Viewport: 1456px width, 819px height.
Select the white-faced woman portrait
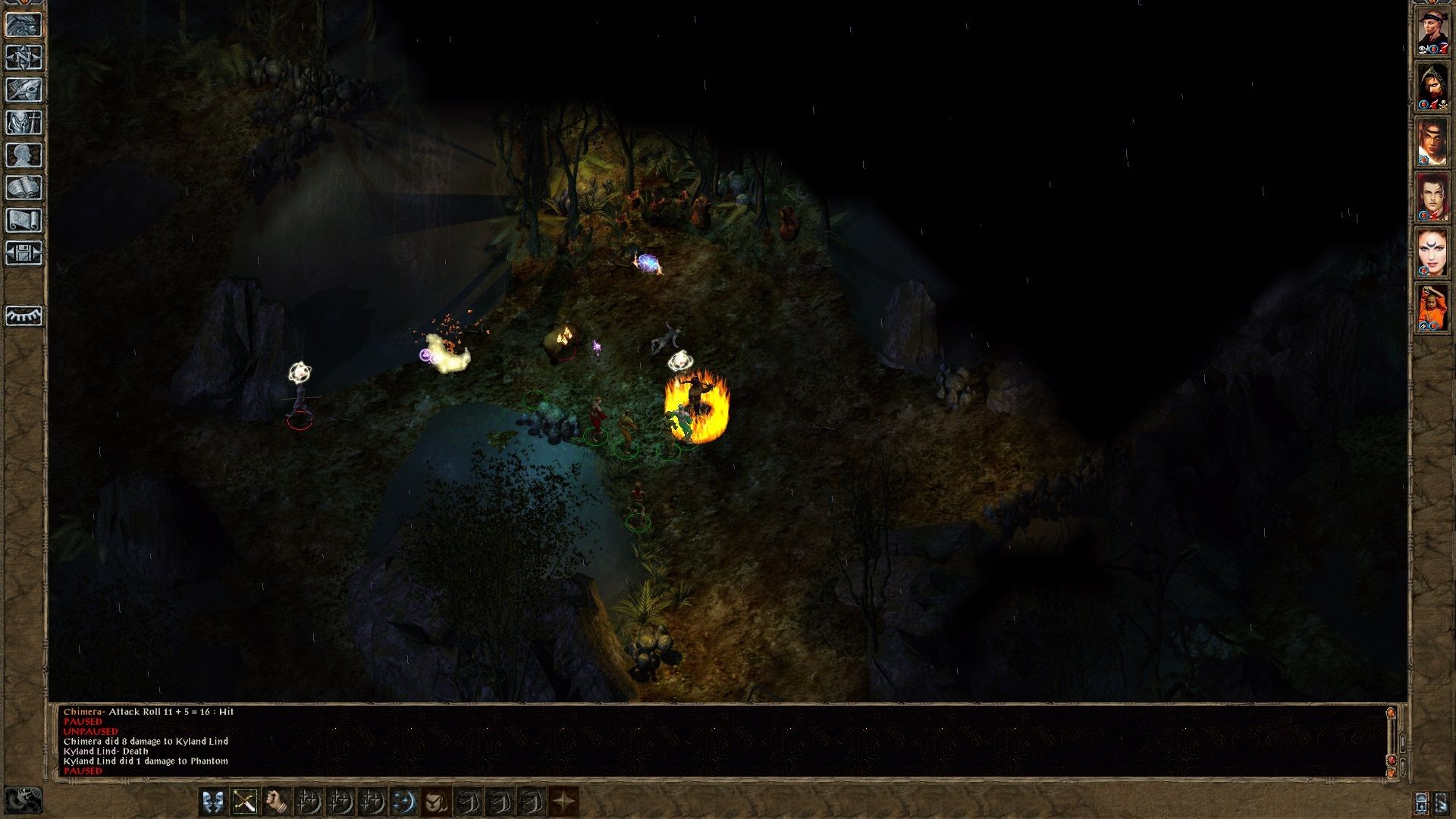pos(1432,253)
